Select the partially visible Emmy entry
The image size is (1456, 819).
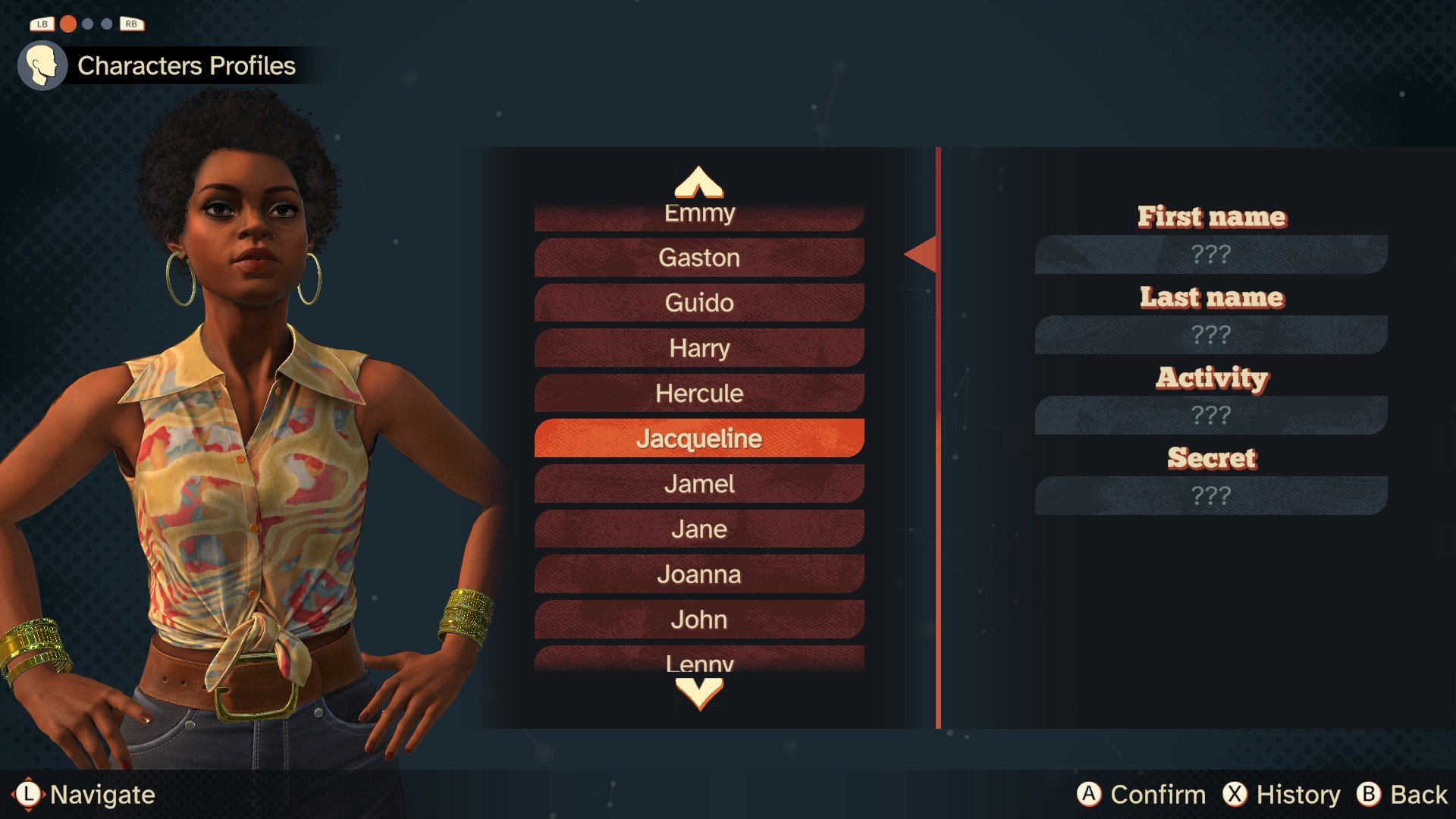(698, 216)
